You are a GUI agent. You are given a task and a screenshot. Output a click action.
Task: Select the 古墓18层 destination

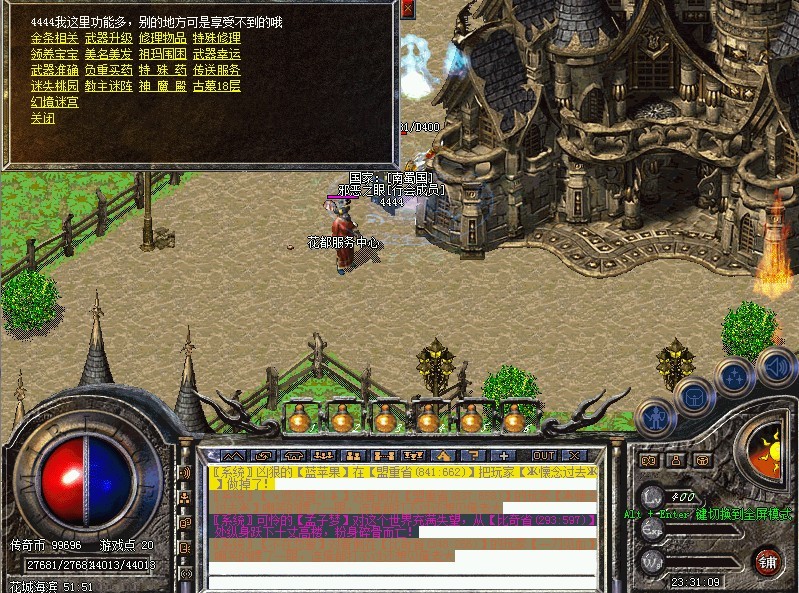(216, 86)
